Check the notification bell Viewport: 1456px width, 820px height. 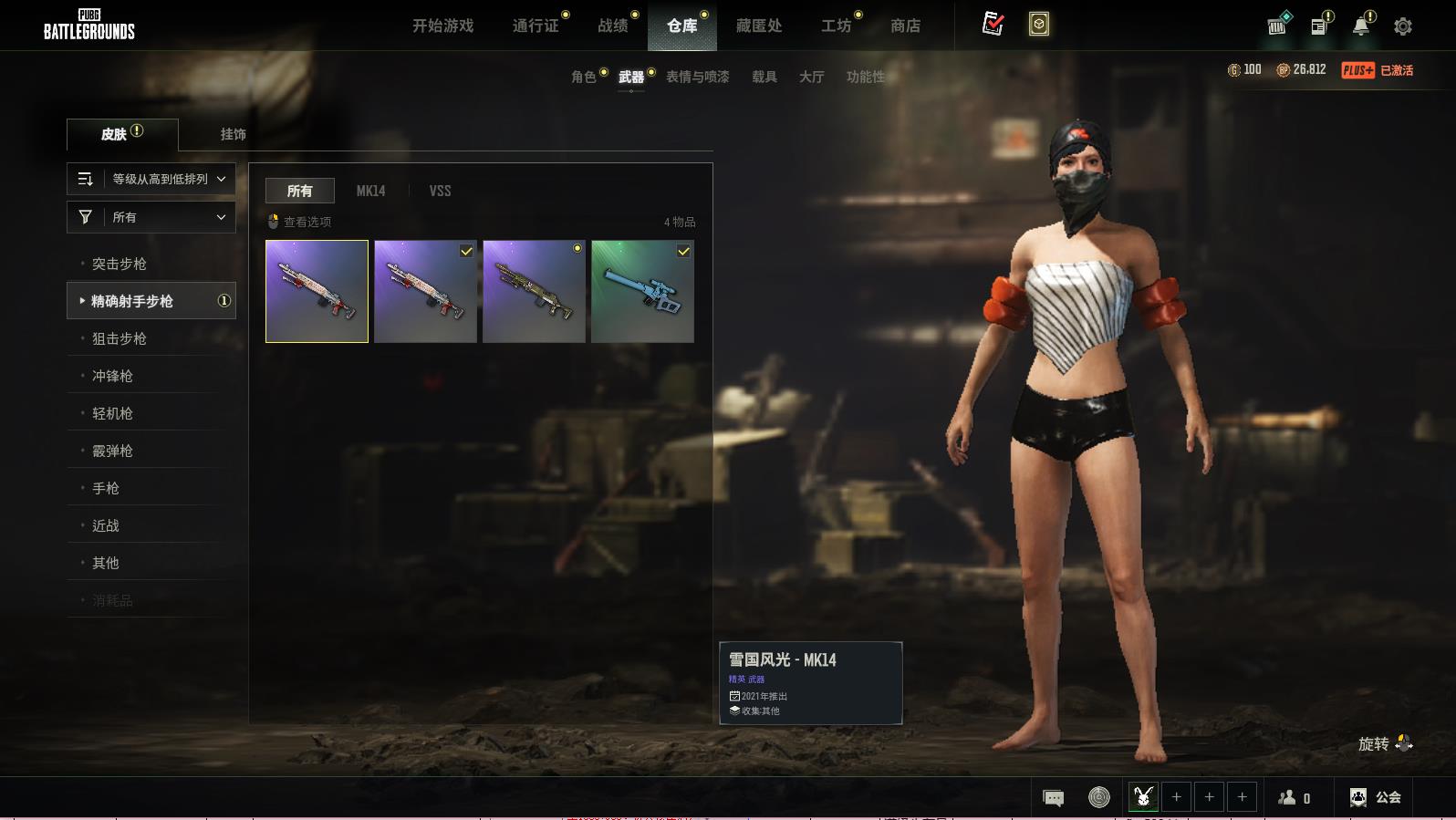(x=1360, y=26)
